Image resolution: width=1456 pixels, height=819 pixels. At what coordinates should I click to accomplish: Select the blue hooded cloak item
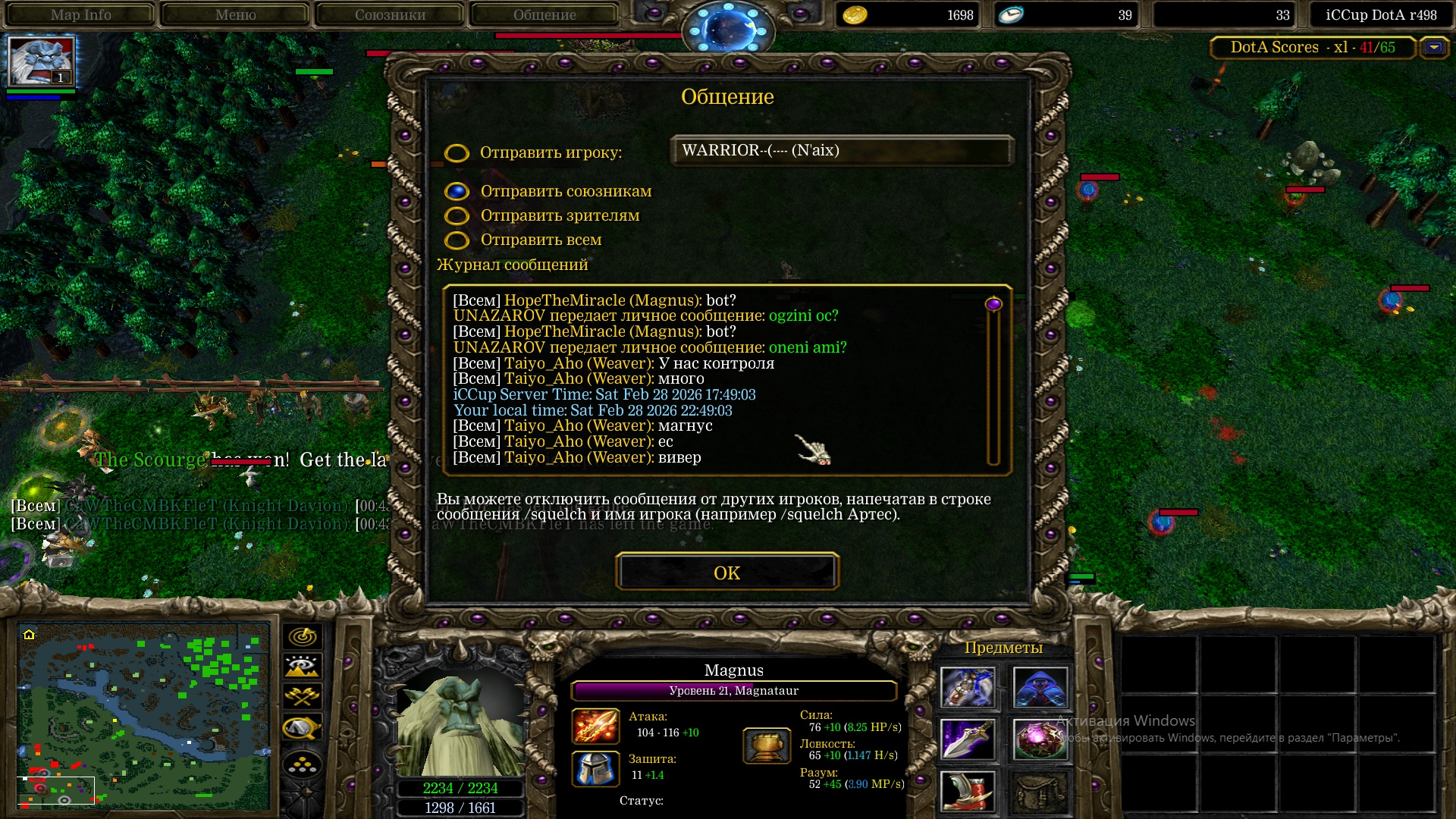pyautogui.click(x=1040, y=688)
